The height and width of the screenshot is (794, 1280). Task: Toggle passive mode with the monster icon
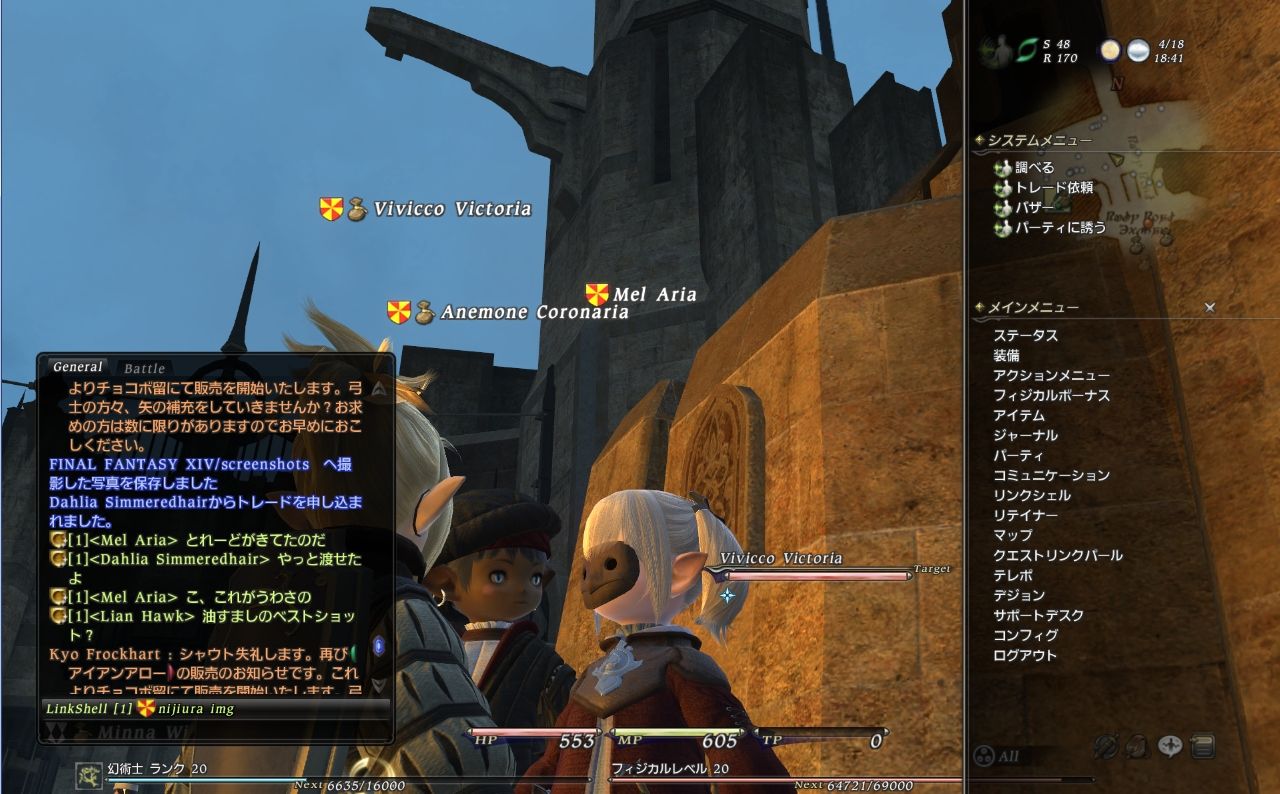pyautogui.click(x=1138, y=746)
